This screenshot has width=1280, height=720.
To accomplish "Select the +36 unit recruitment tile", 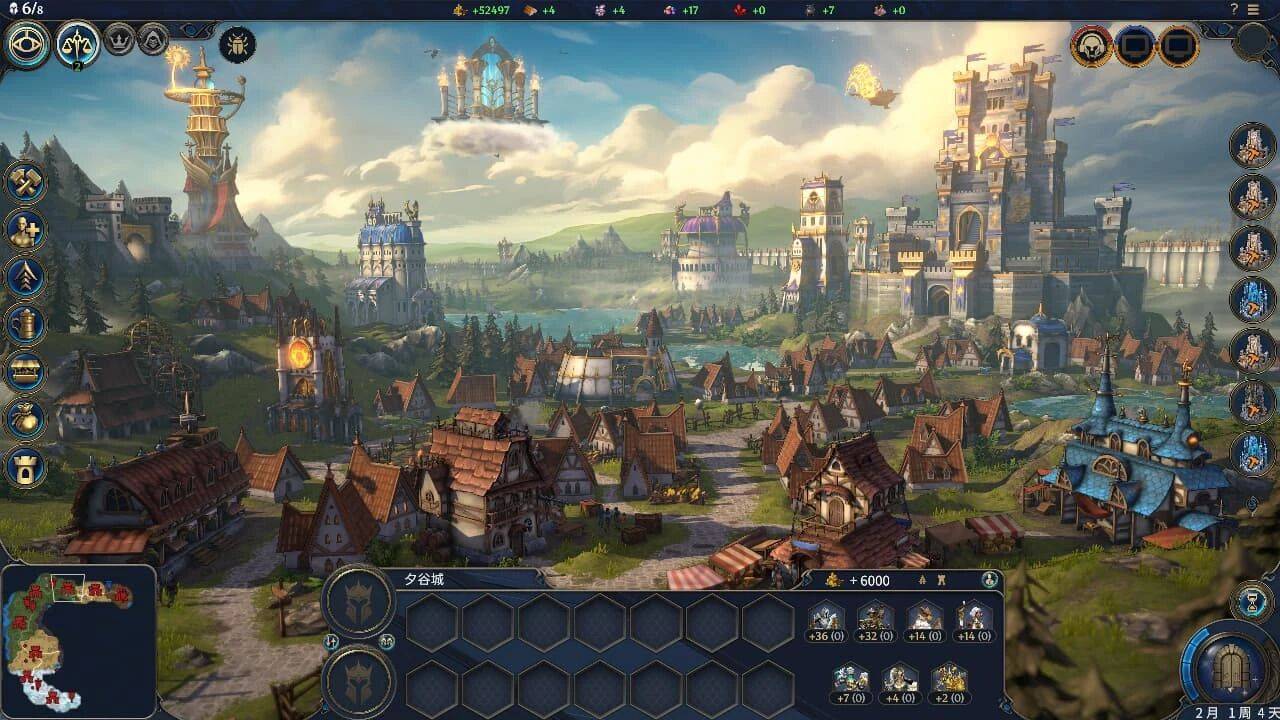I will [825, 622].
